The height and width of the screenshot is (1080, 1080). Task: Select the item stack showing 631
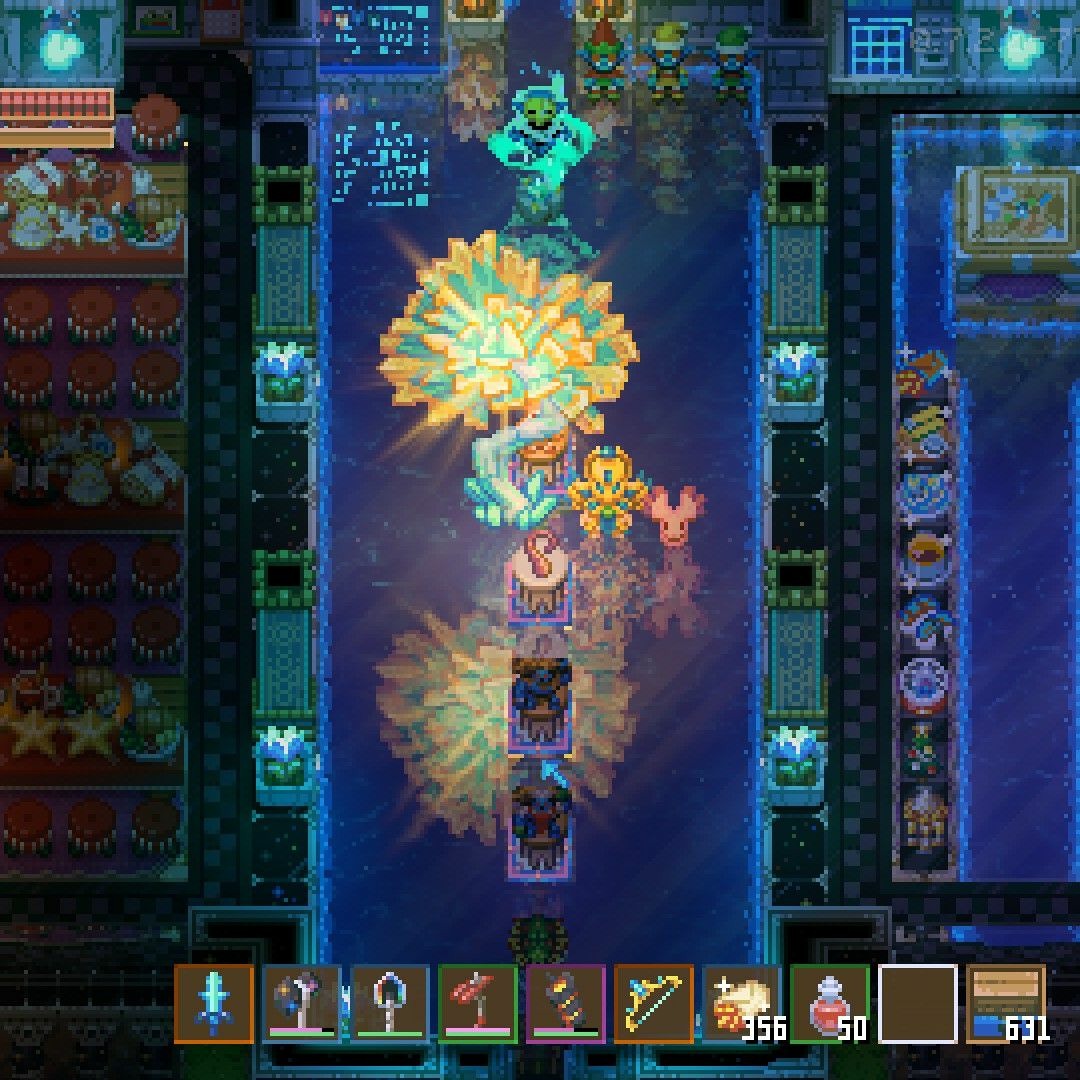1005,1003
